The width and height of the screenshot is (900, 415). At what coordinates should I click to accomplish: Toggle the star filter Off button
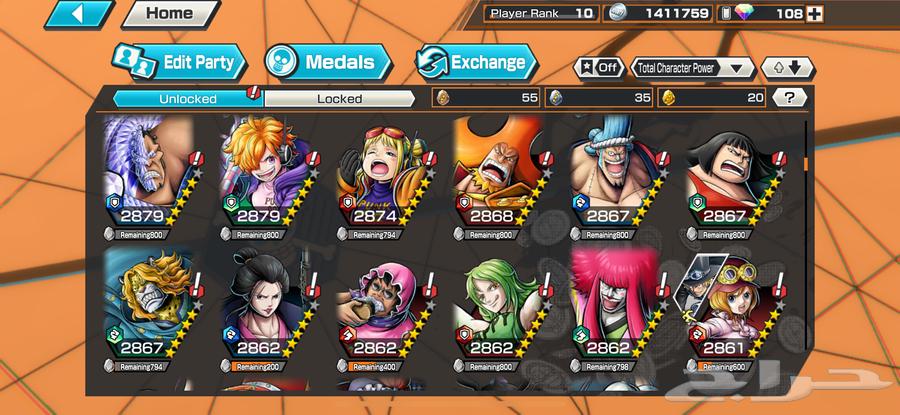[596, 68]
